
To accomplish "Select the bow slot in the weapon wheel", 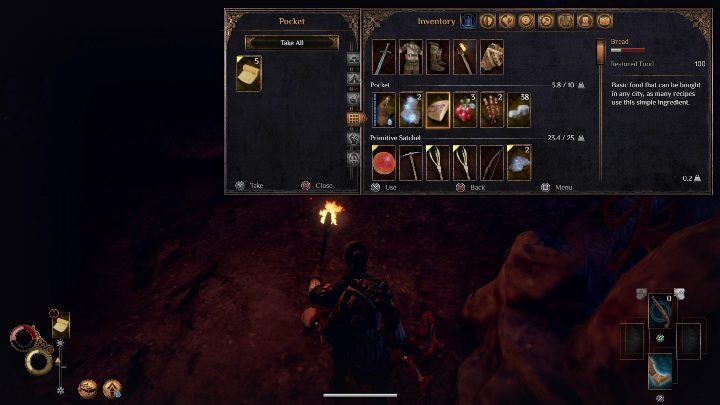I will (660, 309).
